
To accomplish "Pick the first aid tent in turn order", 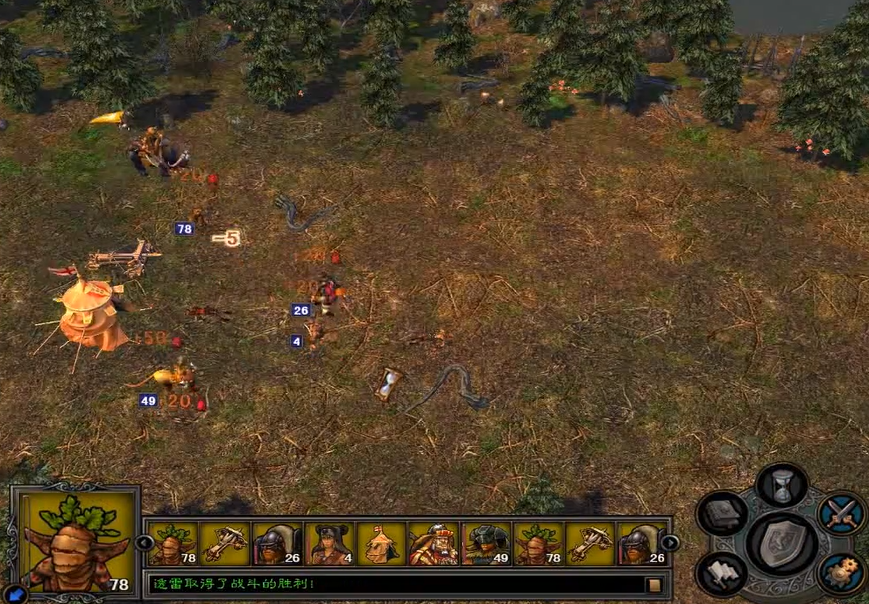I will pos(381,543).
